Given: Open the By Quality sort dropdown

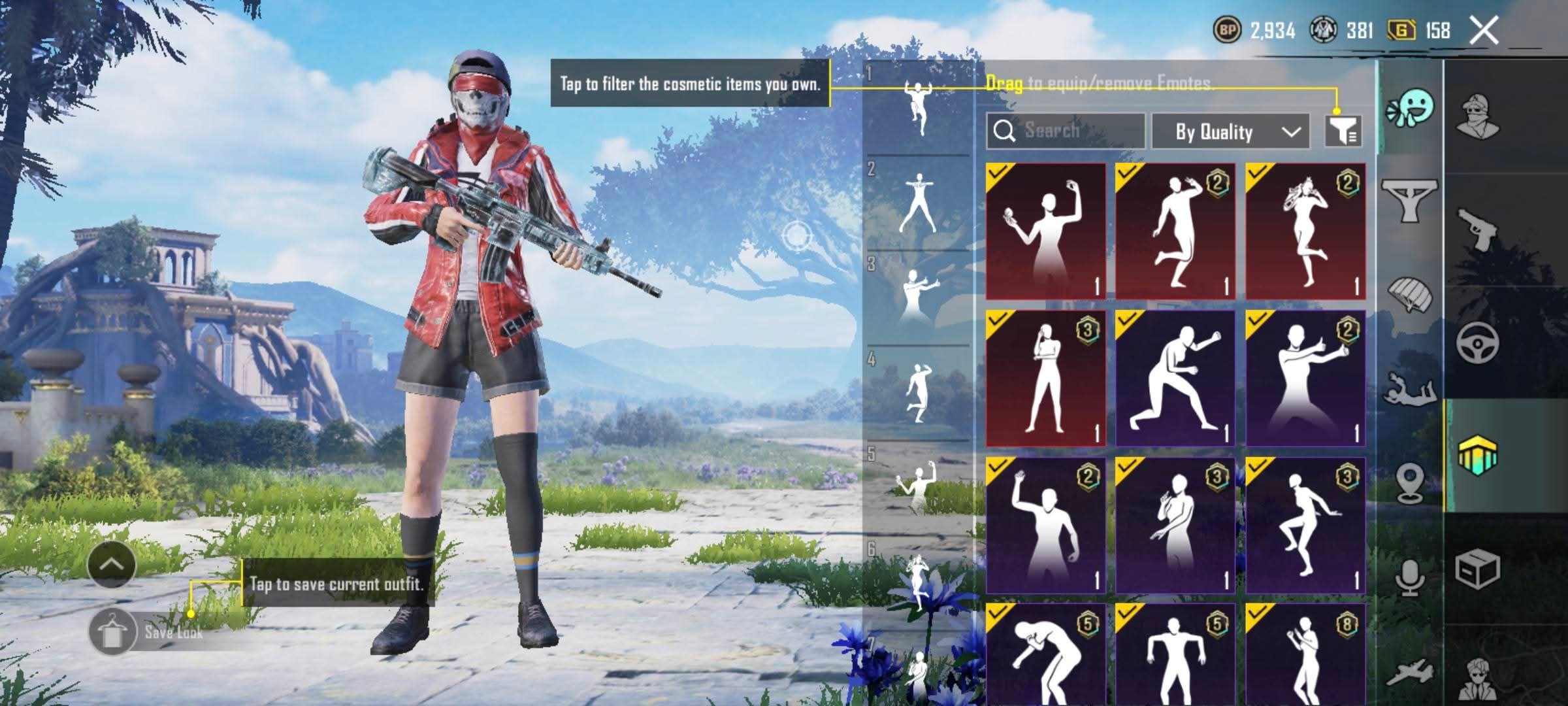Looking at the screenshot, I should 1230,131.
